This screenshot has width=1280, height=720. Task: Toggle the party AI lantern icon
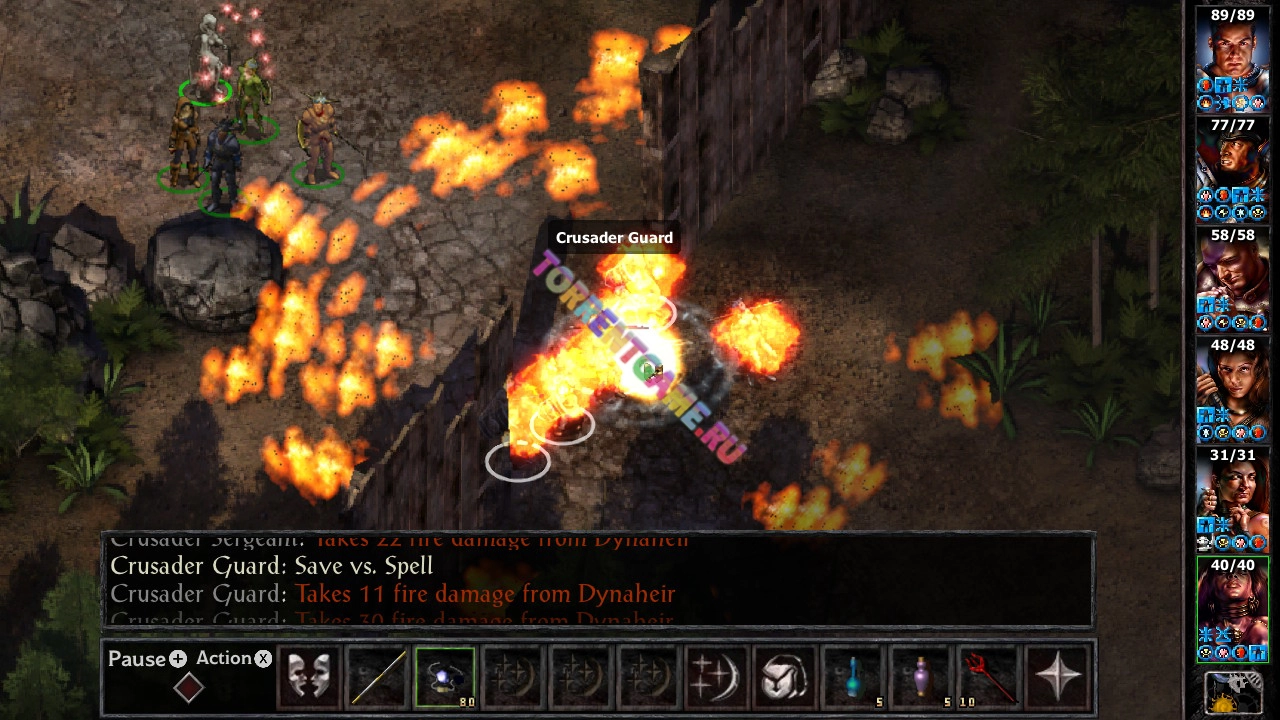(x=1231, y=693)
